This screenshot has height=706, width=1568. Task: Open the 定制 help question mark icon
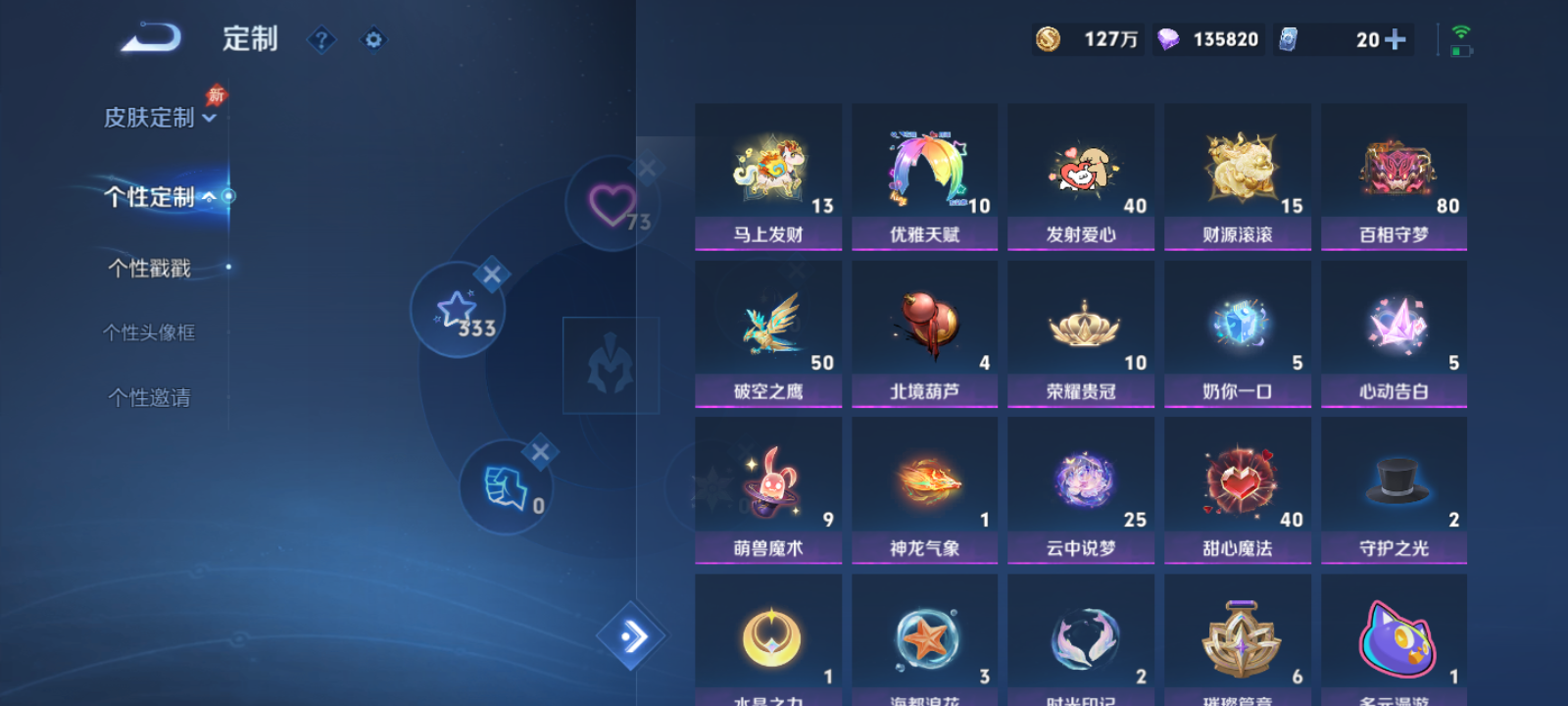(322, 40)
